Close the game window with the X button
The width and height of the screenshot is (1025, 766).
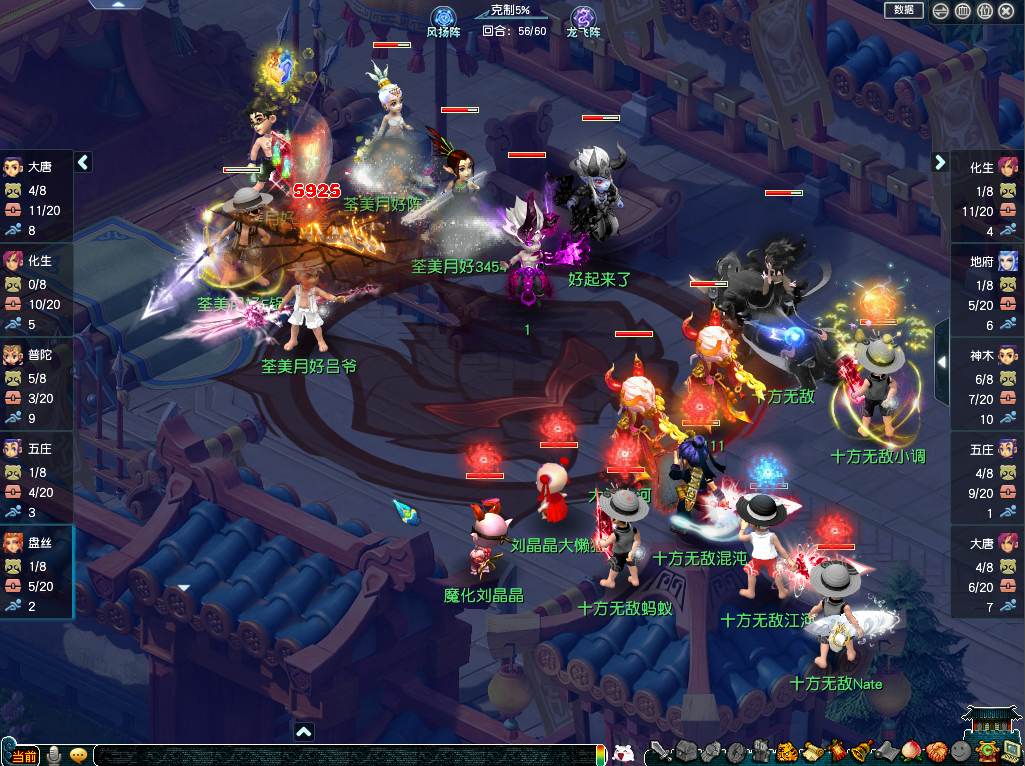[x=1006, y=11]
